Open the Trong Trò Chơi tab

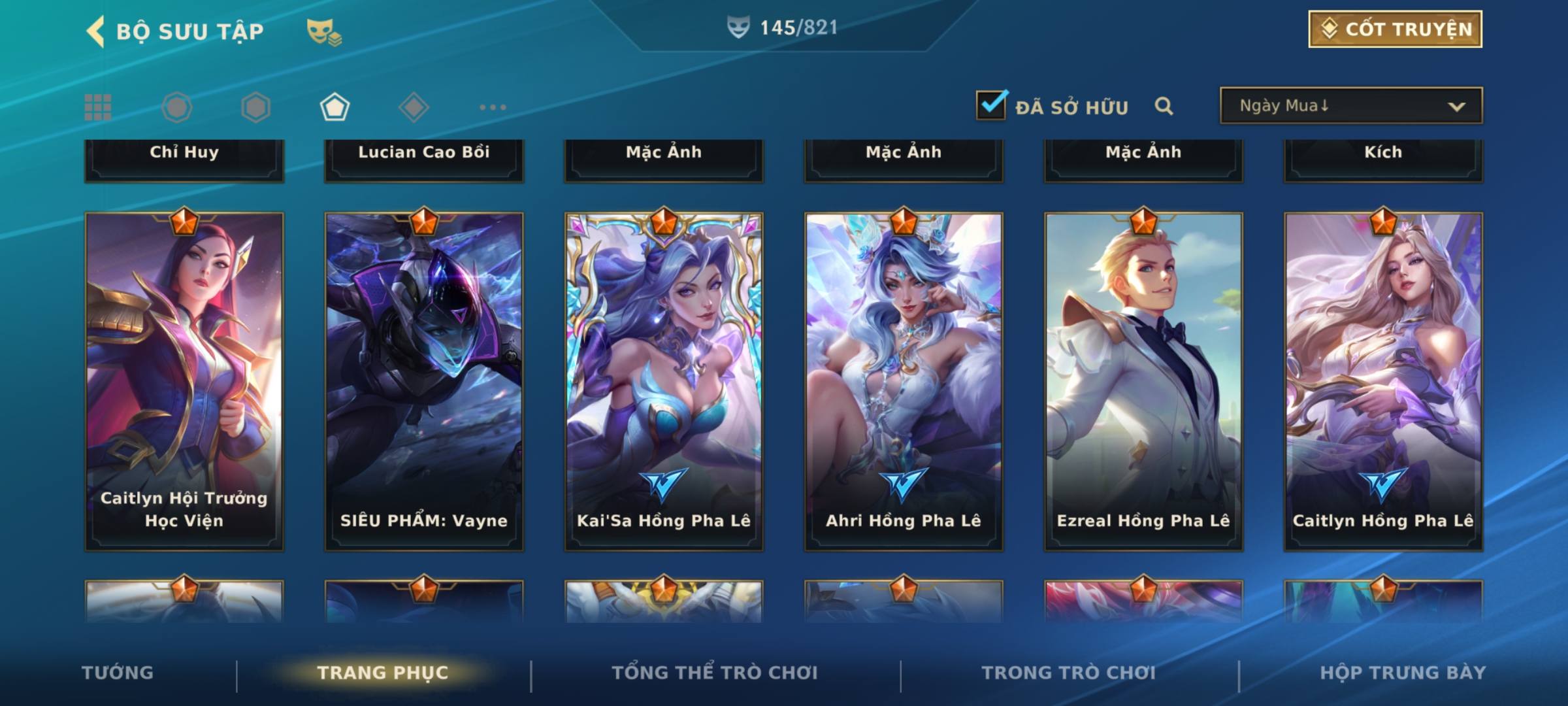click(x=1068, y=673)
